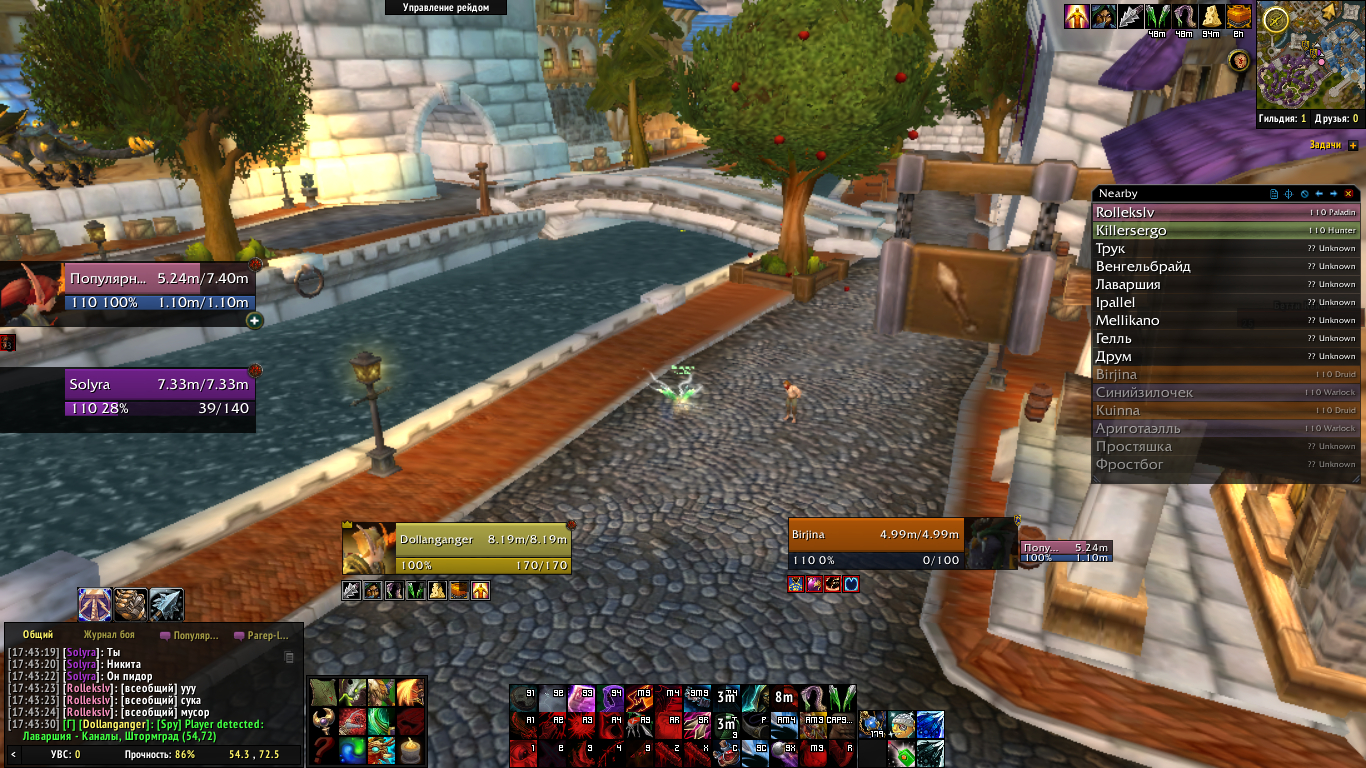Expand the Задачи objectives tracker

point(1353,145)
